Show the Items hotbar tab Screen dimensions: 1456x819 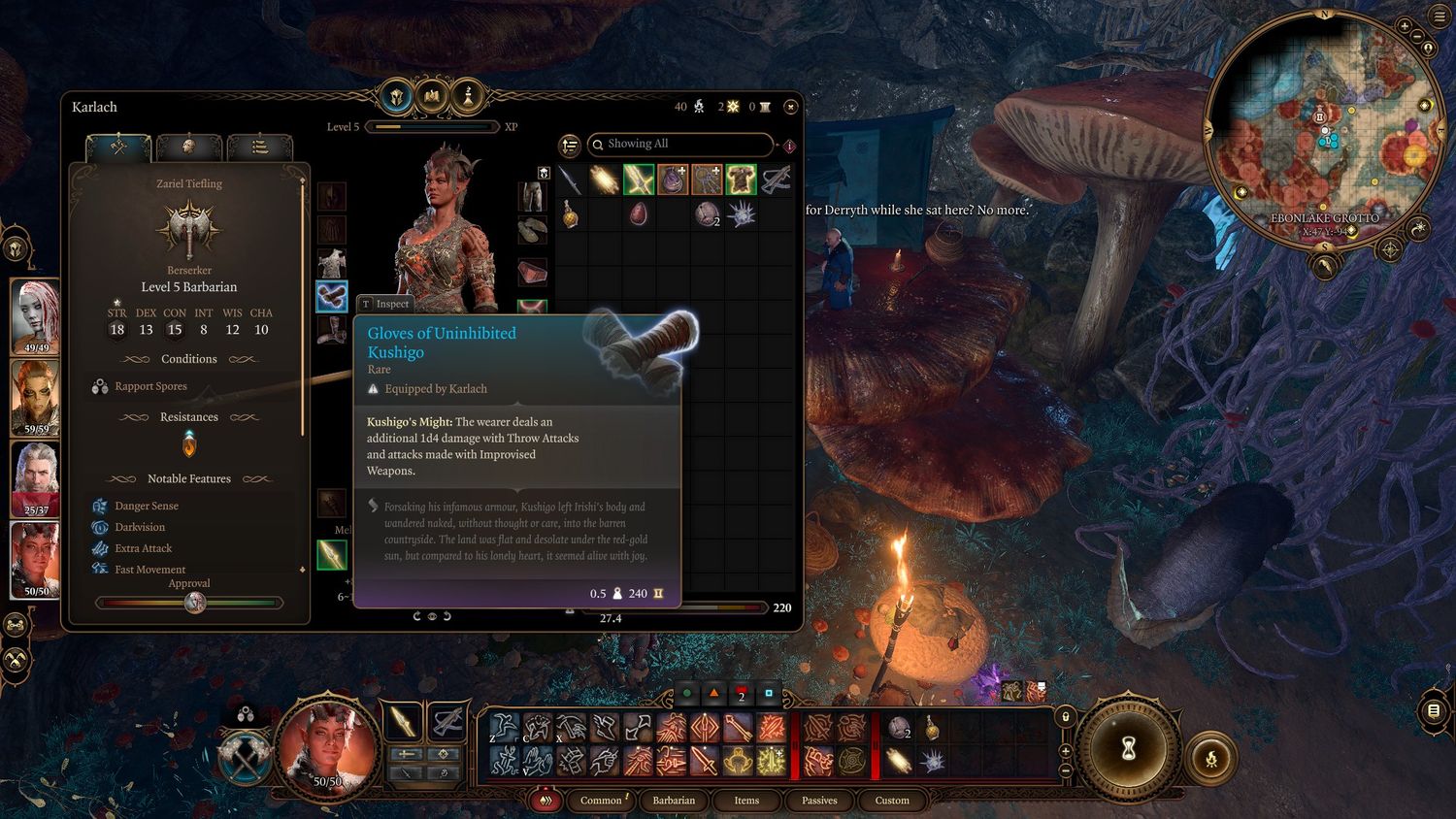pyautogui.click(x=746, y=801)
